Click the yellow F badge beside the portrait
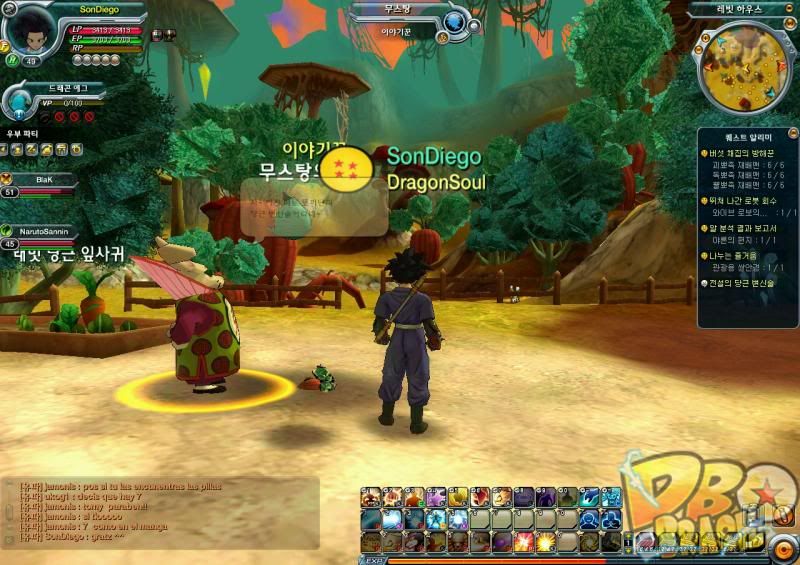Screen dimensions: 800x565 click(5, 45)
